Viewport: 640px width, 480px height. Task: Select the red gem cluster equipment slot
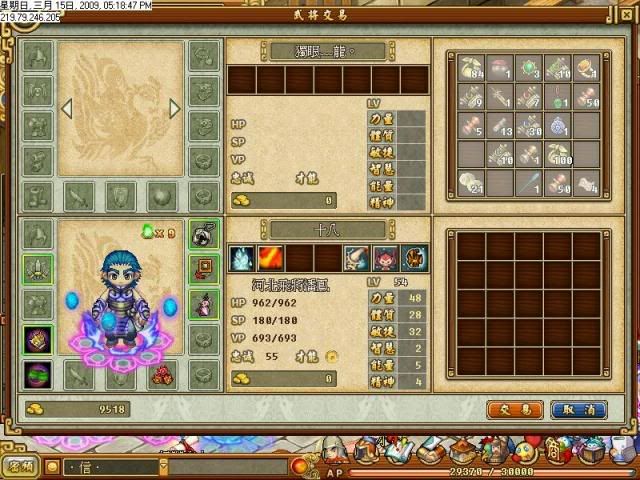click(158, 374)
